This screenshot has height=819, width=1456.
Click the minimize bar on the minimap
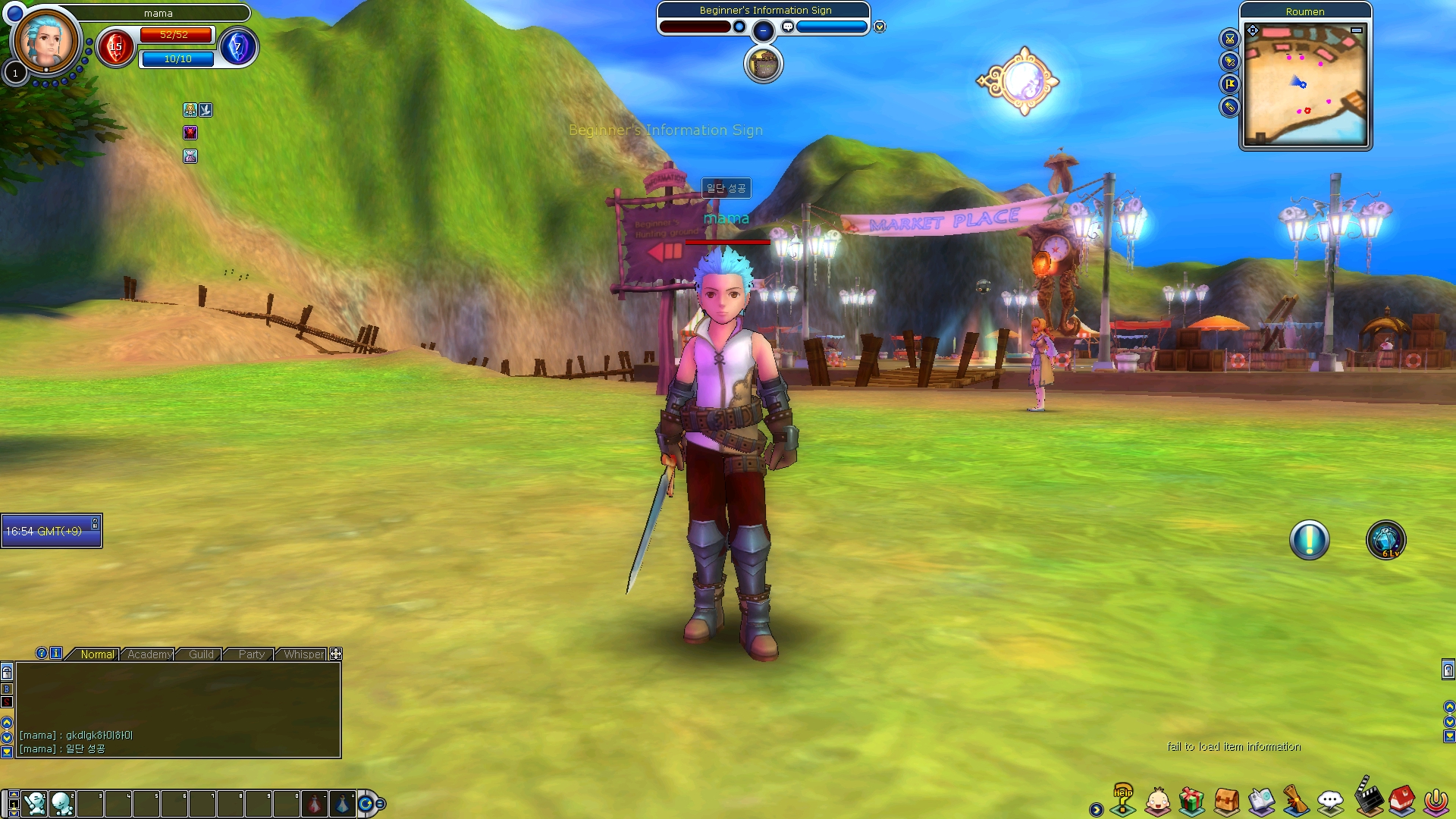1357,30
